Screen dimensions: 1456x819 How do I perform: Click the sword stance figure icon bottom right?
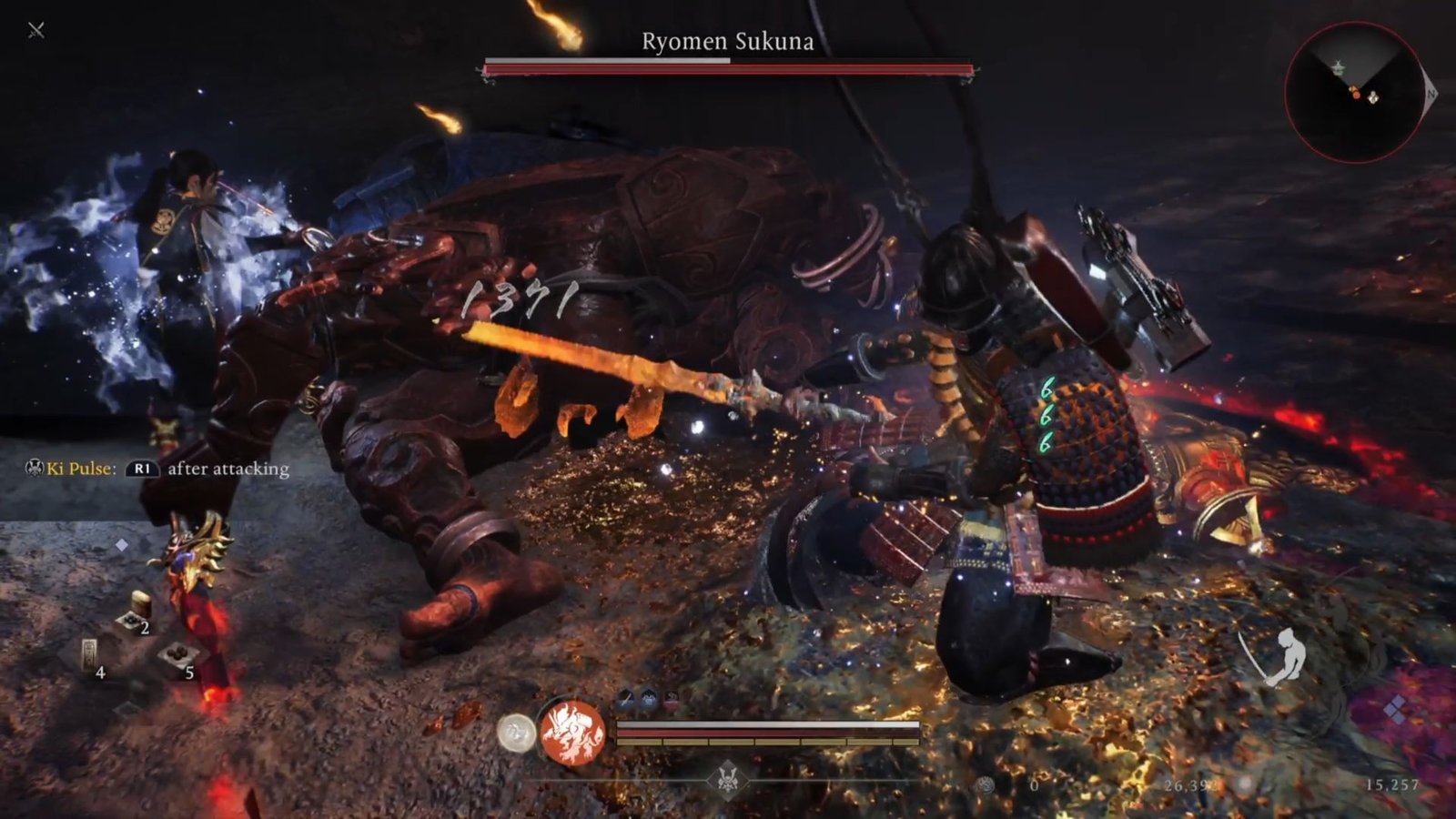pyautogui.click(x=1287, y=657)
